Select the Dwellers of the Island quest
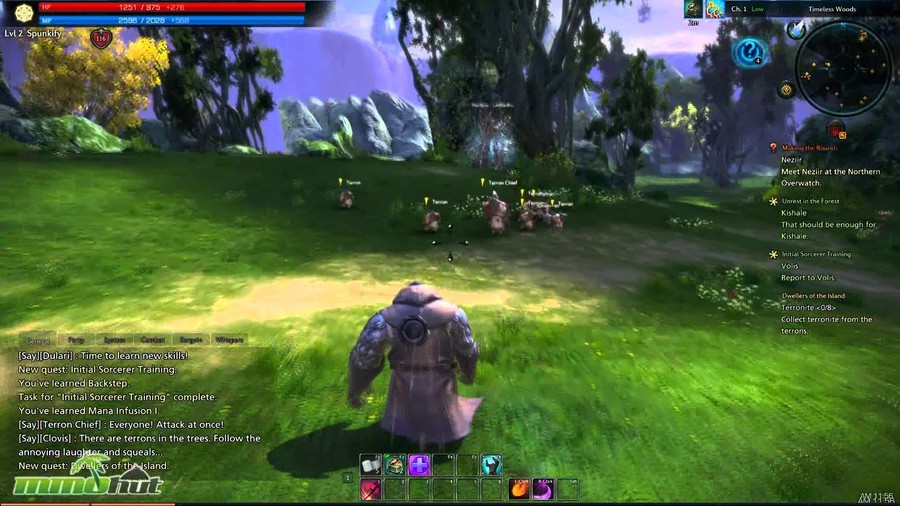 813,296
